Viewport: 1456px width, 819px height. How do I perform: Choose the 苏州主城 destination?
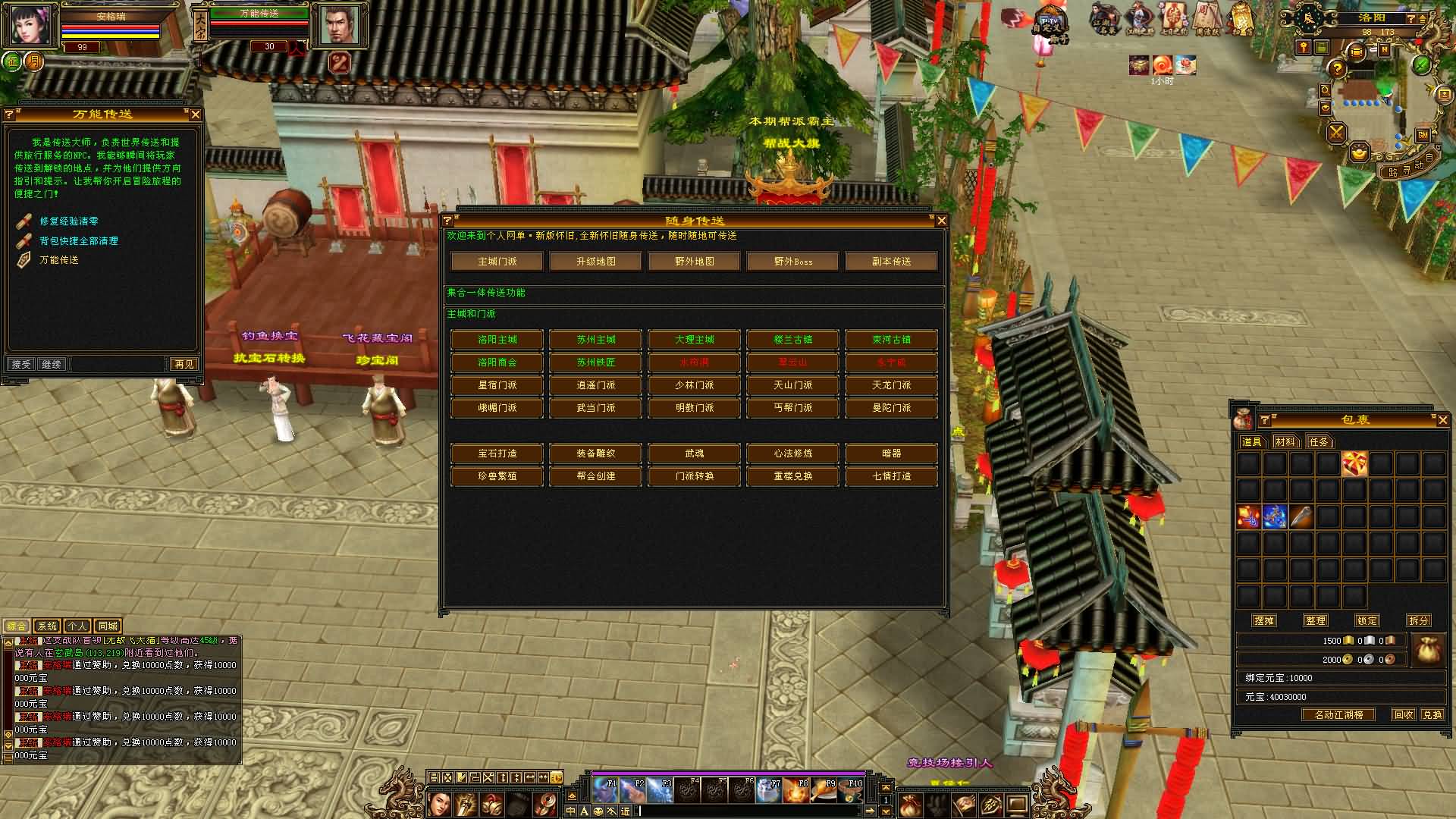click(595, 340)
